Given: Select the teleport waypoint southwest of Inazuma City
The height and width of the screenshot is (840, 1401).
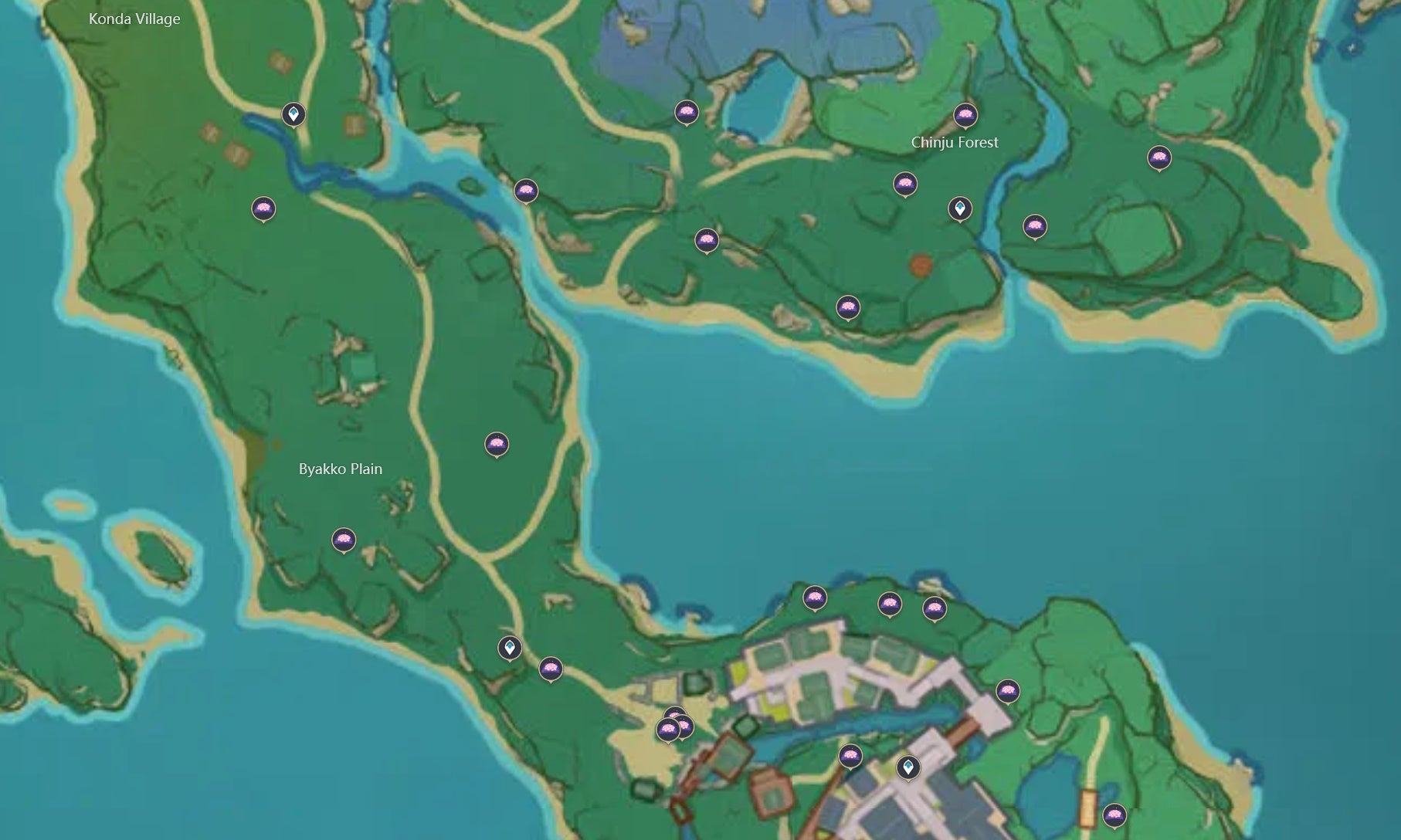Looking at the screenshot, I should pos(510,649).
